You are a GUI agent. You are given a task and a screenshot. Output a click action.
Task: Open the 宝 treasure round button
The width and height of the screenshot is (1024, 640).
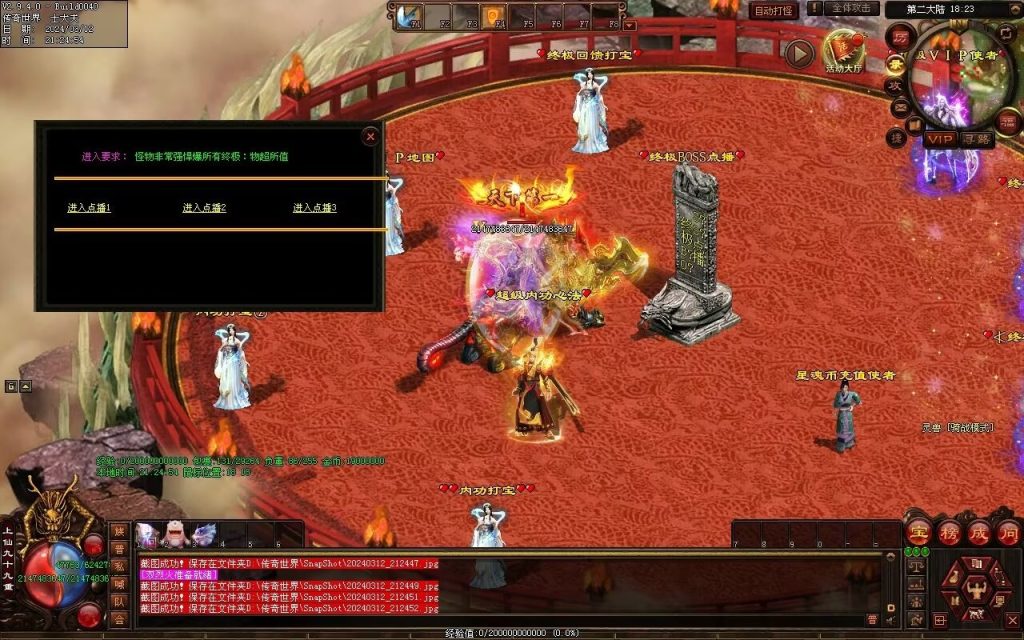pyautogui.click(x=919, y=531)
